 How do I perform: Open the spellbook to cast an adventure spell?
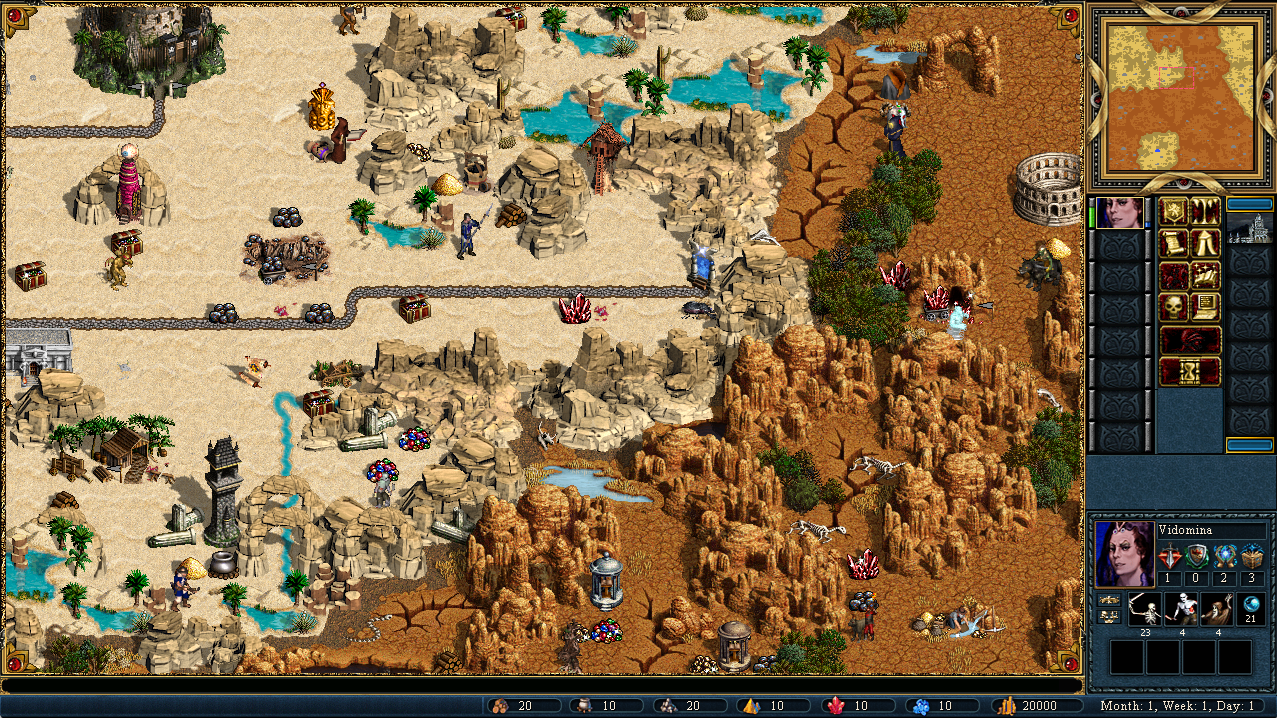(1205, 275)
